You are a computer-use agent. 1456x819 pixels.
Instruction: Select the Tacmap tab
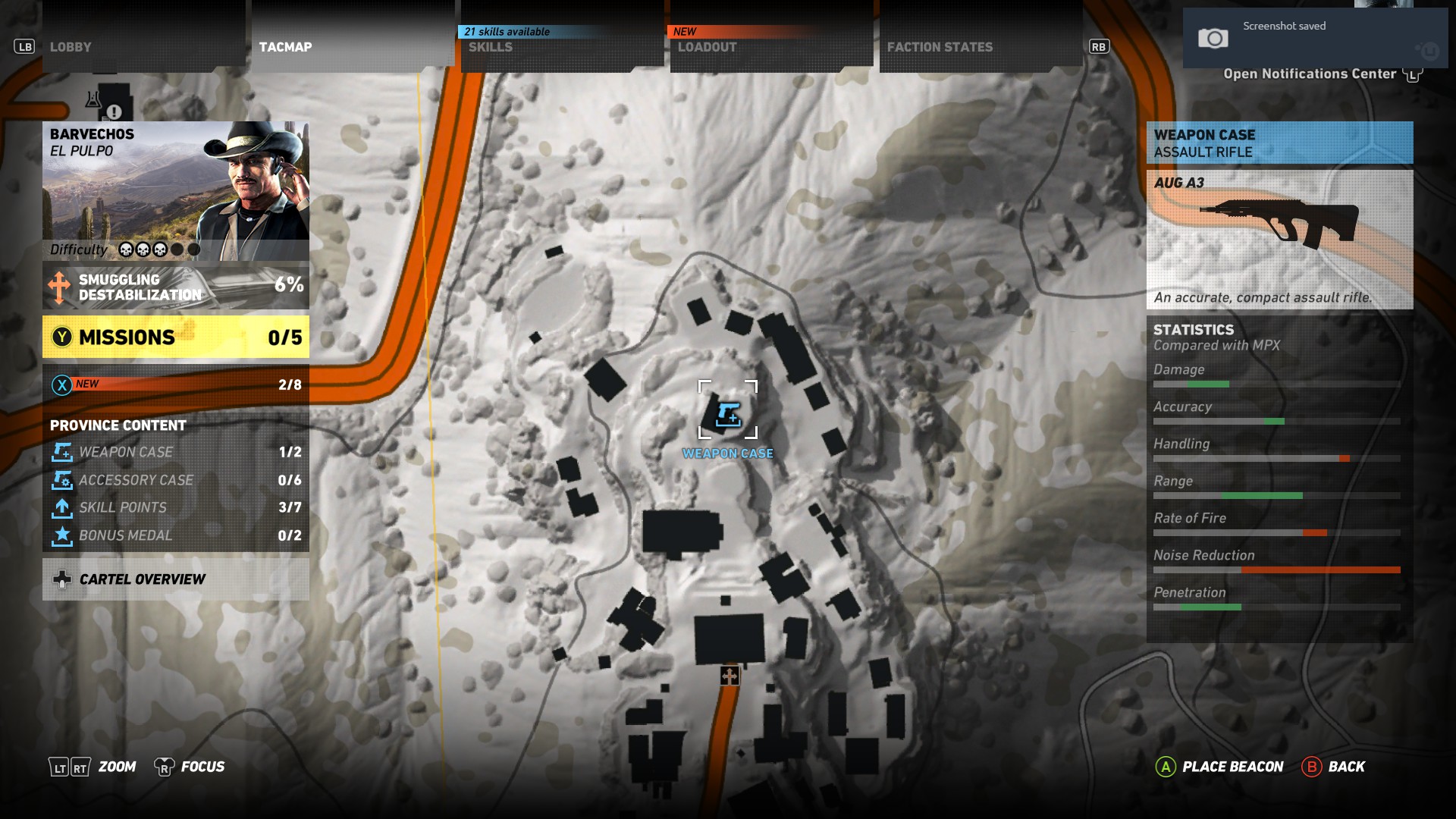coord(353,47)
